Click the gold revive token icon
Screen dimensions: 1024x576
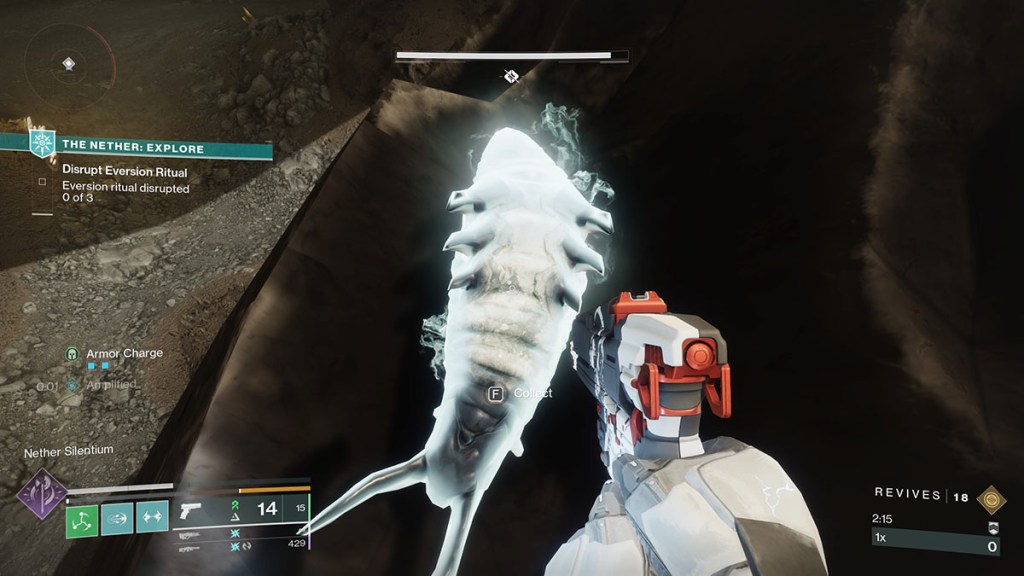click(991, 498)
